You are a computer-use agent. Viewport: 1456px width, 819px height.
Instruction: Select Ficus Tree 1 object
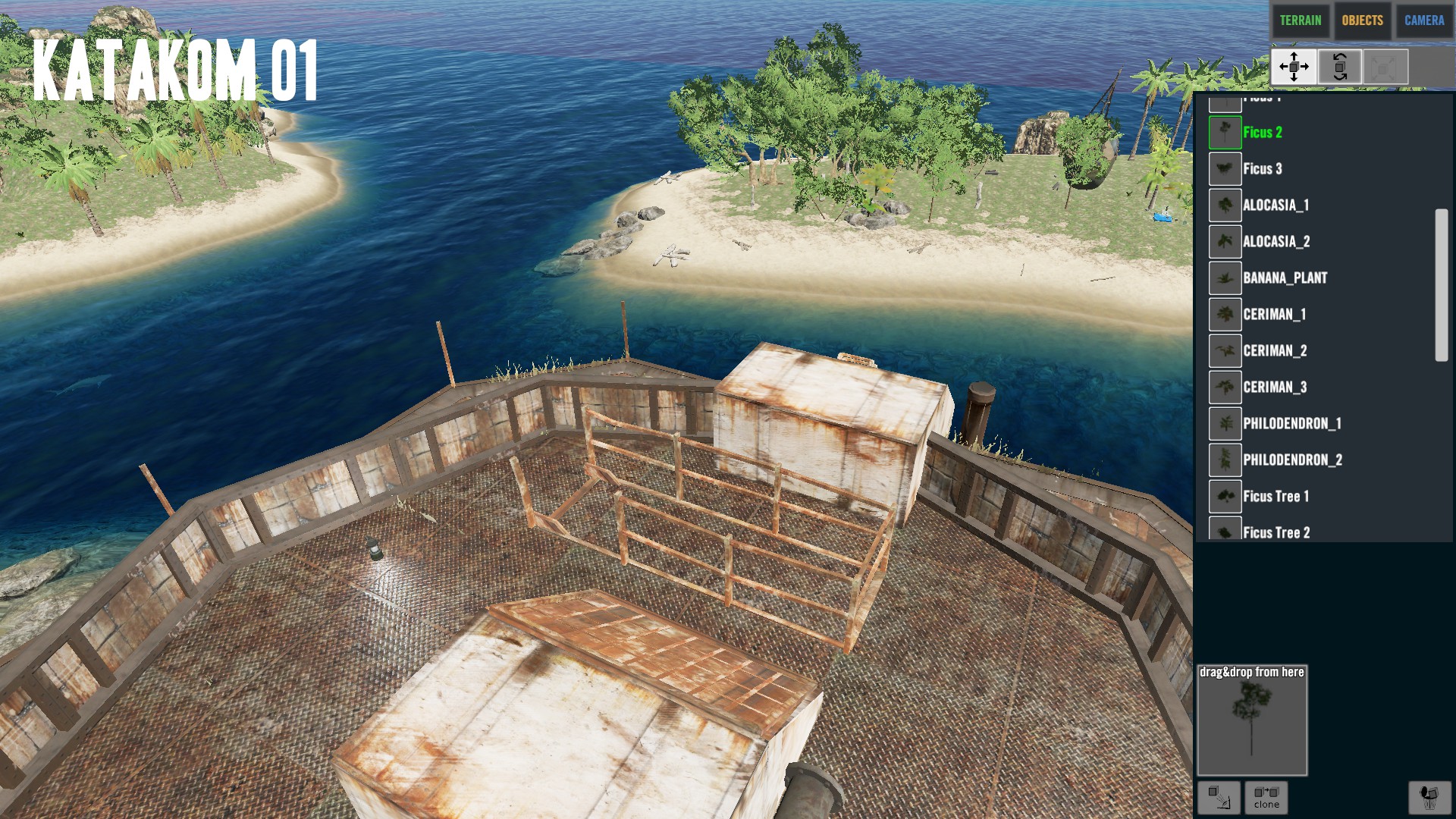[x=1276, y=497]
